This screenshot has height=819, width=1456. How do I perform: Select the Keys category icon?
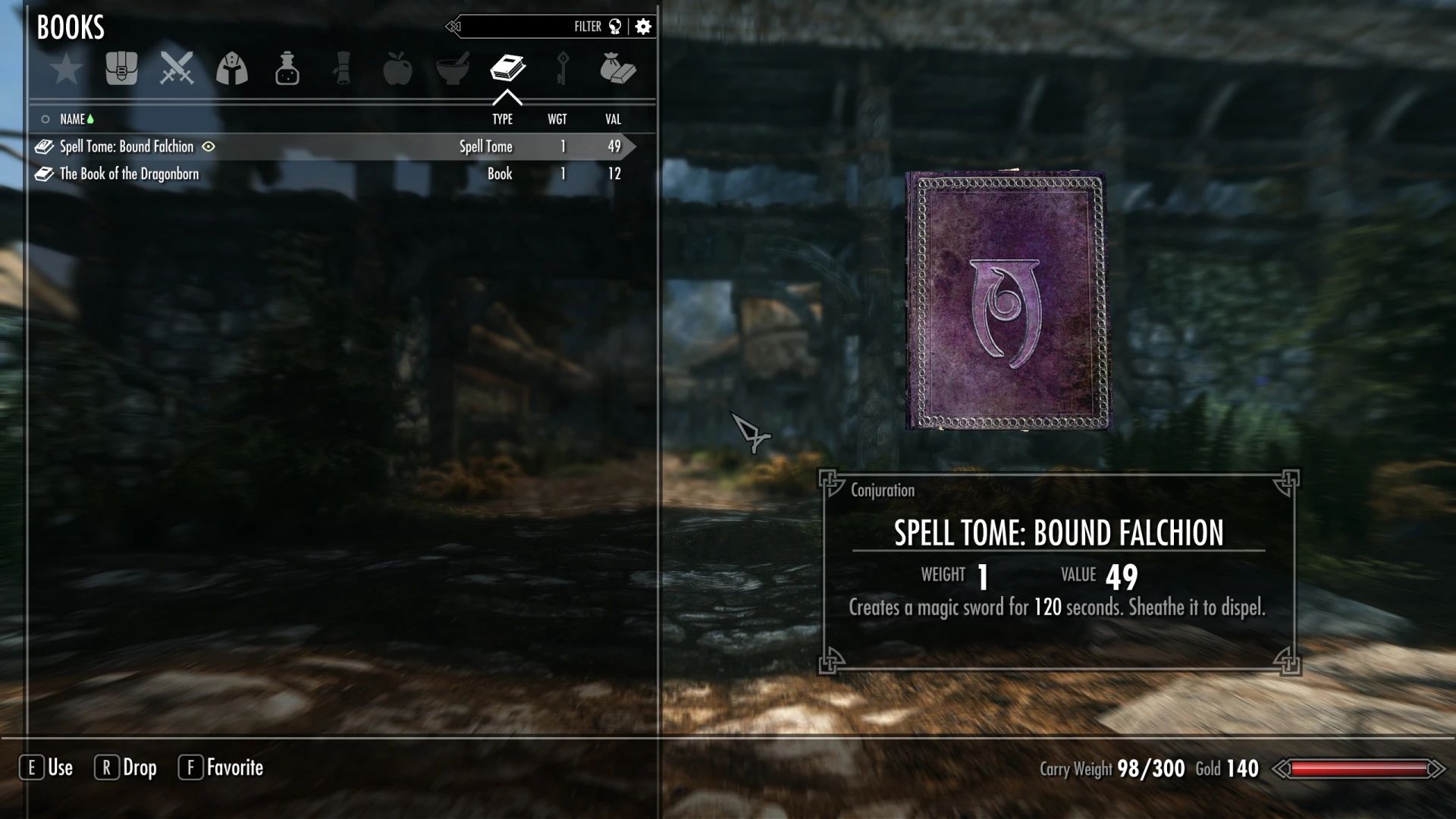(563, 69)
